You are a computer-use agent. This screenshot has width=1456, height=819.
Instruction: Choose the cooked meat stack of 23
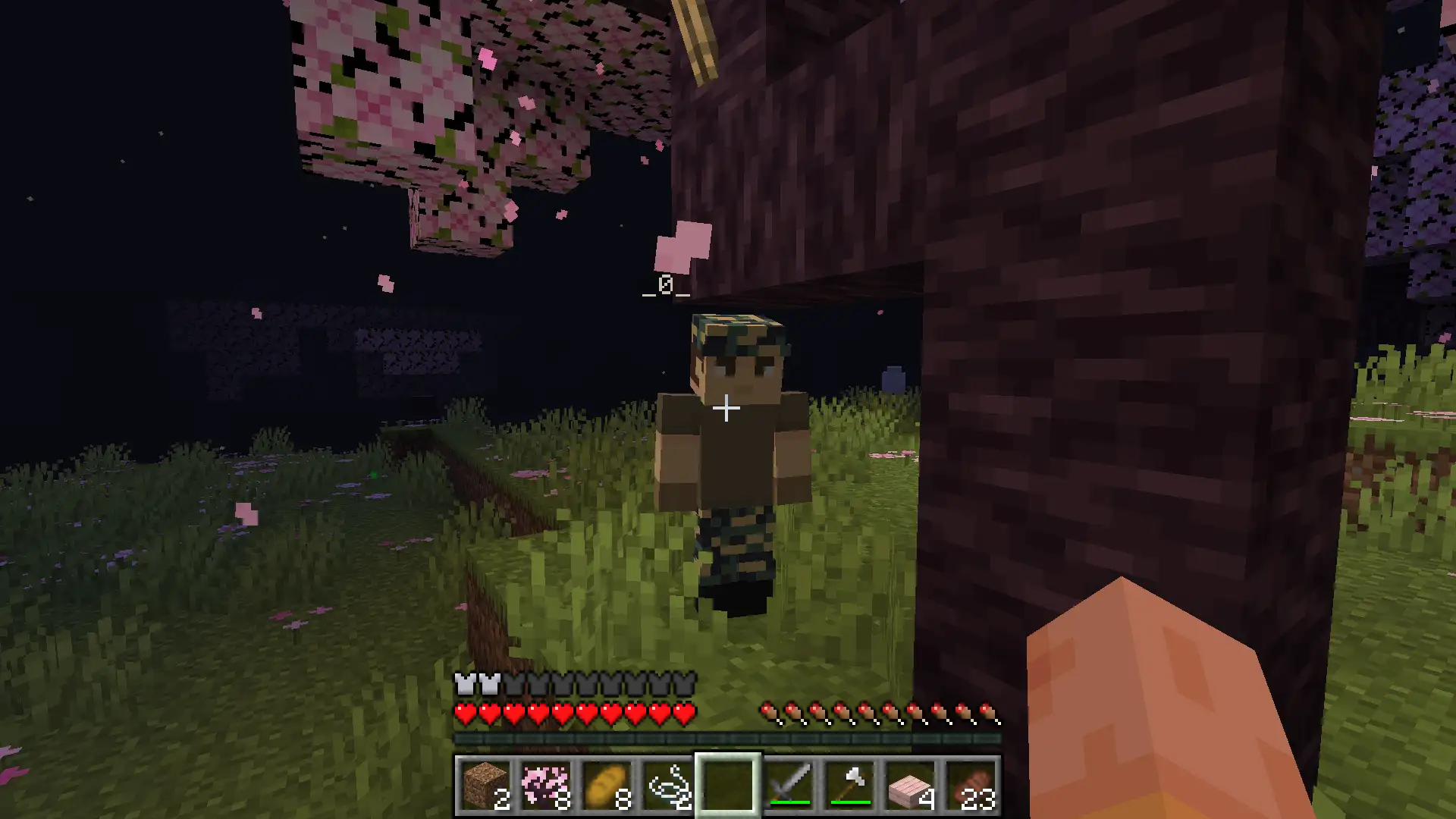click(971, 785)
